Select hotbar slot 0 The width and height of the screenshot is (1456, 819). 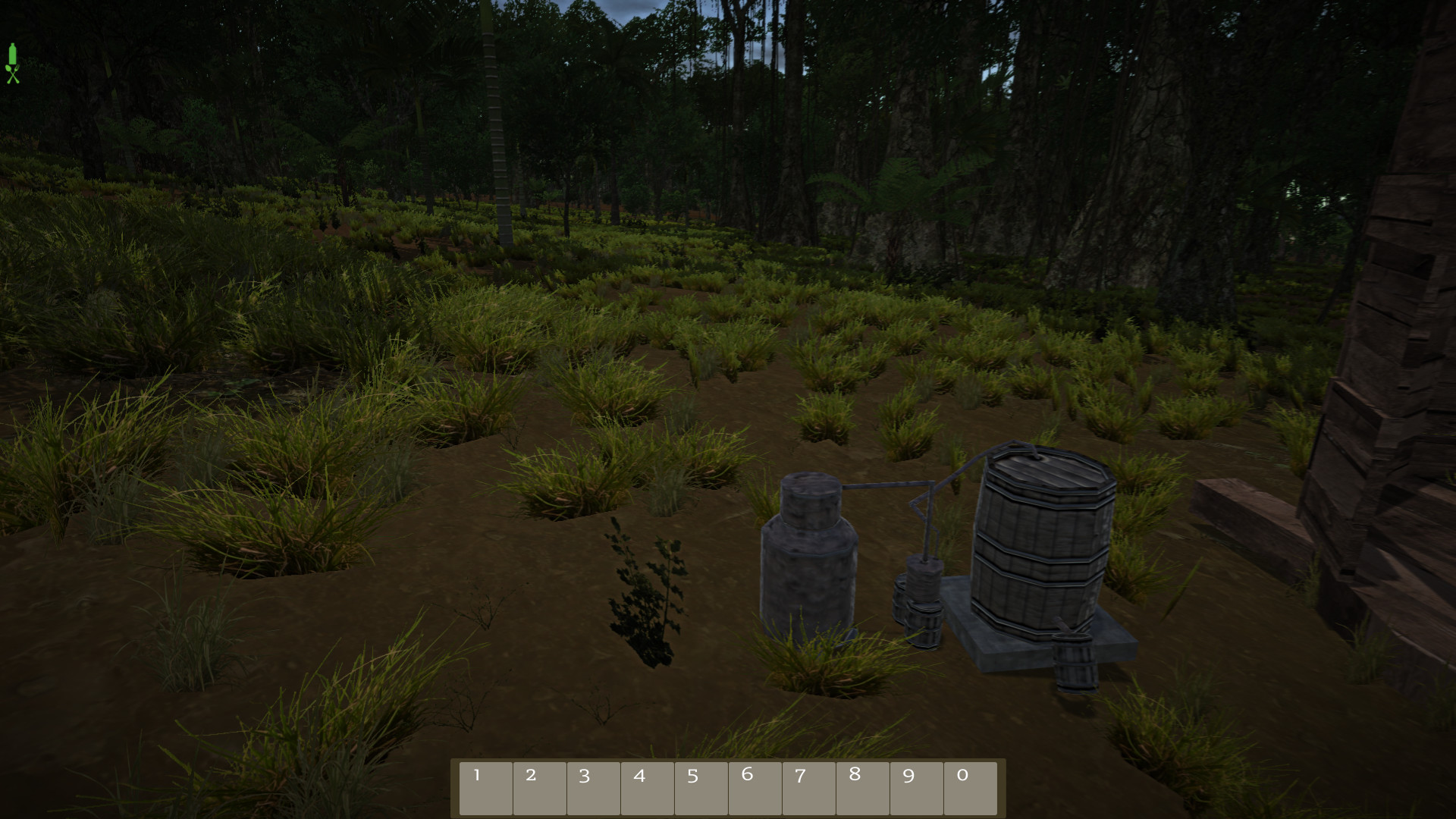(971, 787)
